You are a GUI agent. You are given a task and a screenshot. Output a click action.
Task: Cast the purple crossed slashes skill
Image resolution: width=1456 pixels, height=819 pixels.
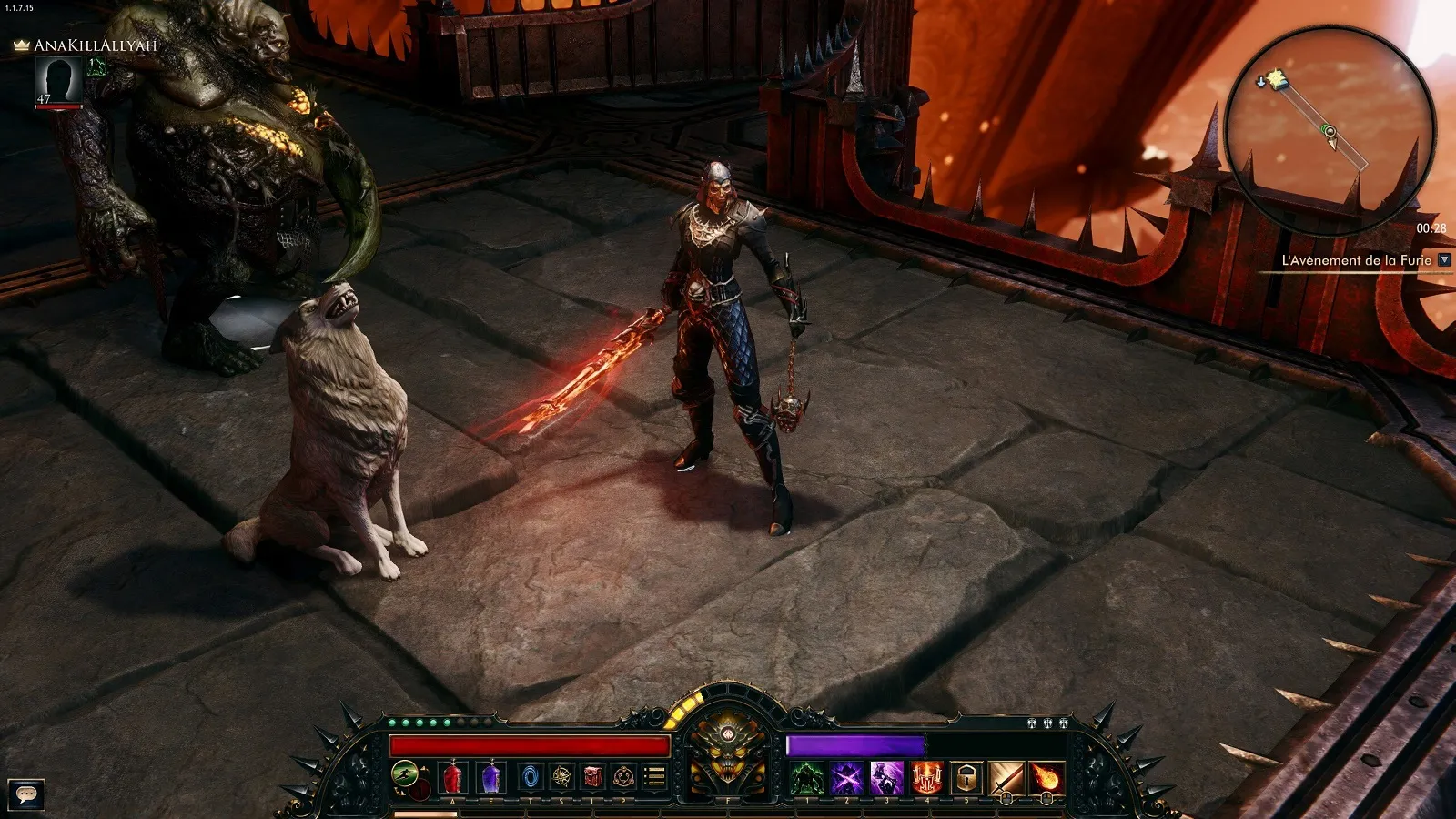click(846, 779)
